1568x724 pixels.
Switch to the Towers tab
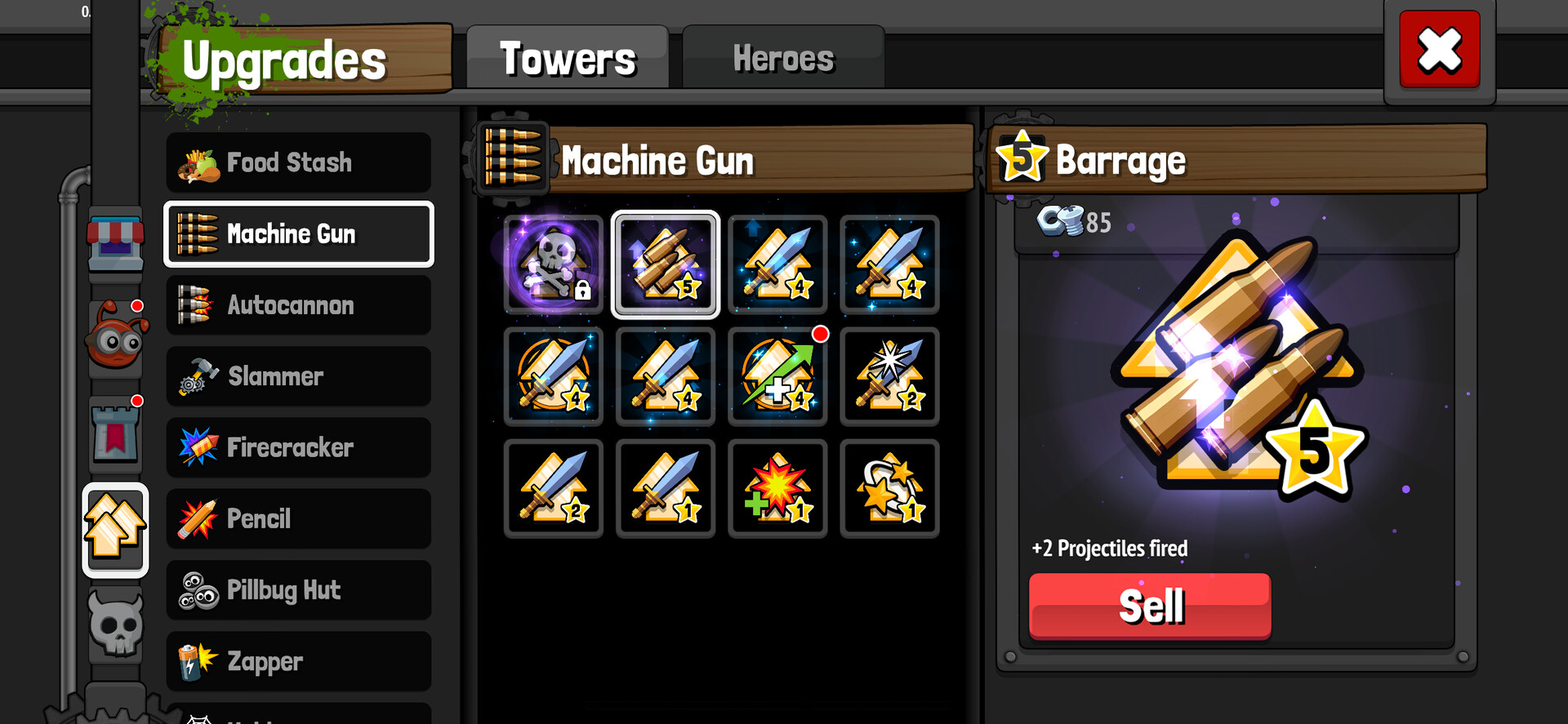pyautogui.click(x=568, y=57)
